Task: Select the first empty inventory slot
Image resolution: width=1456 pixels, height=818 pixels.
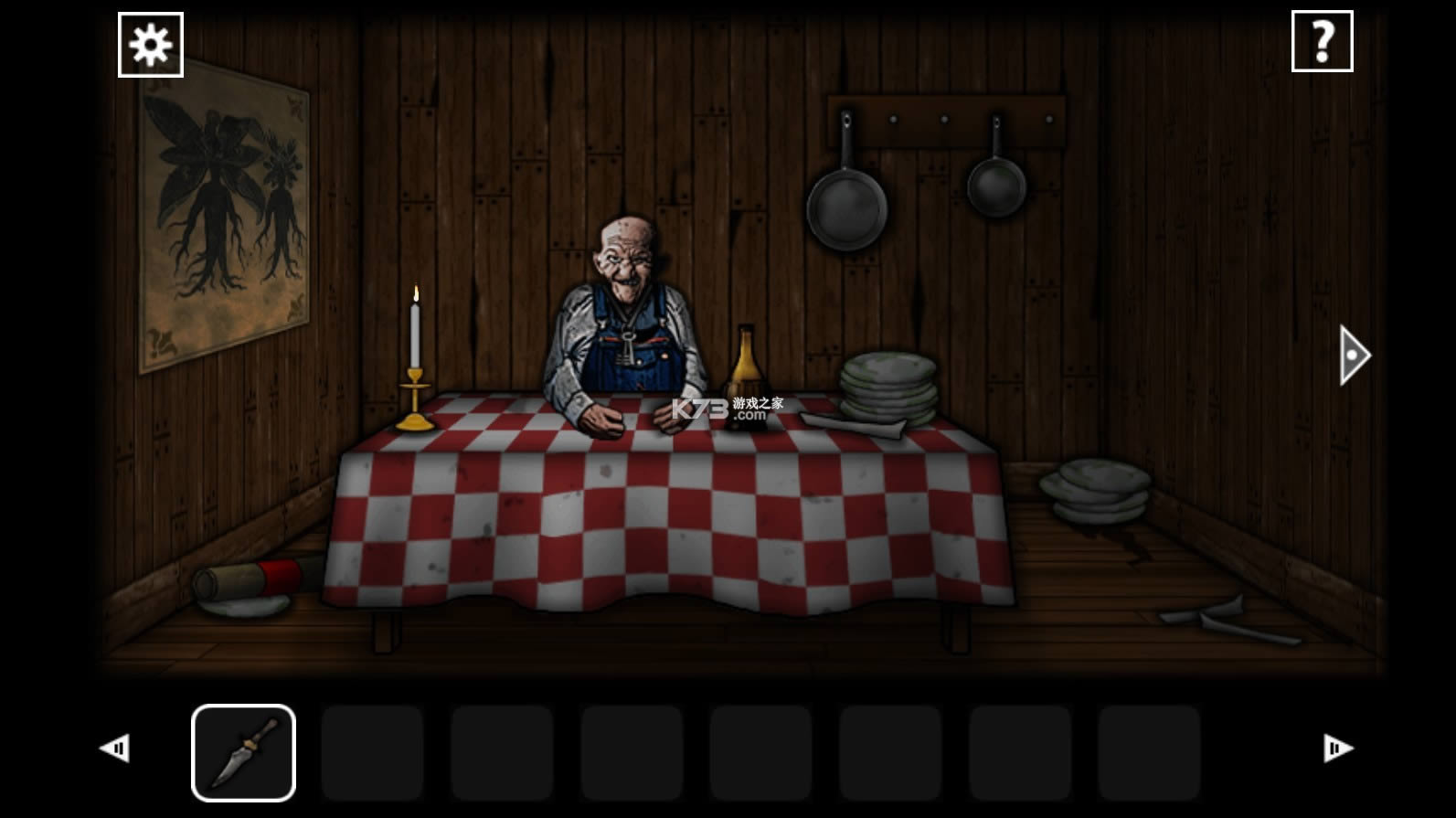Action: point(373,751)
